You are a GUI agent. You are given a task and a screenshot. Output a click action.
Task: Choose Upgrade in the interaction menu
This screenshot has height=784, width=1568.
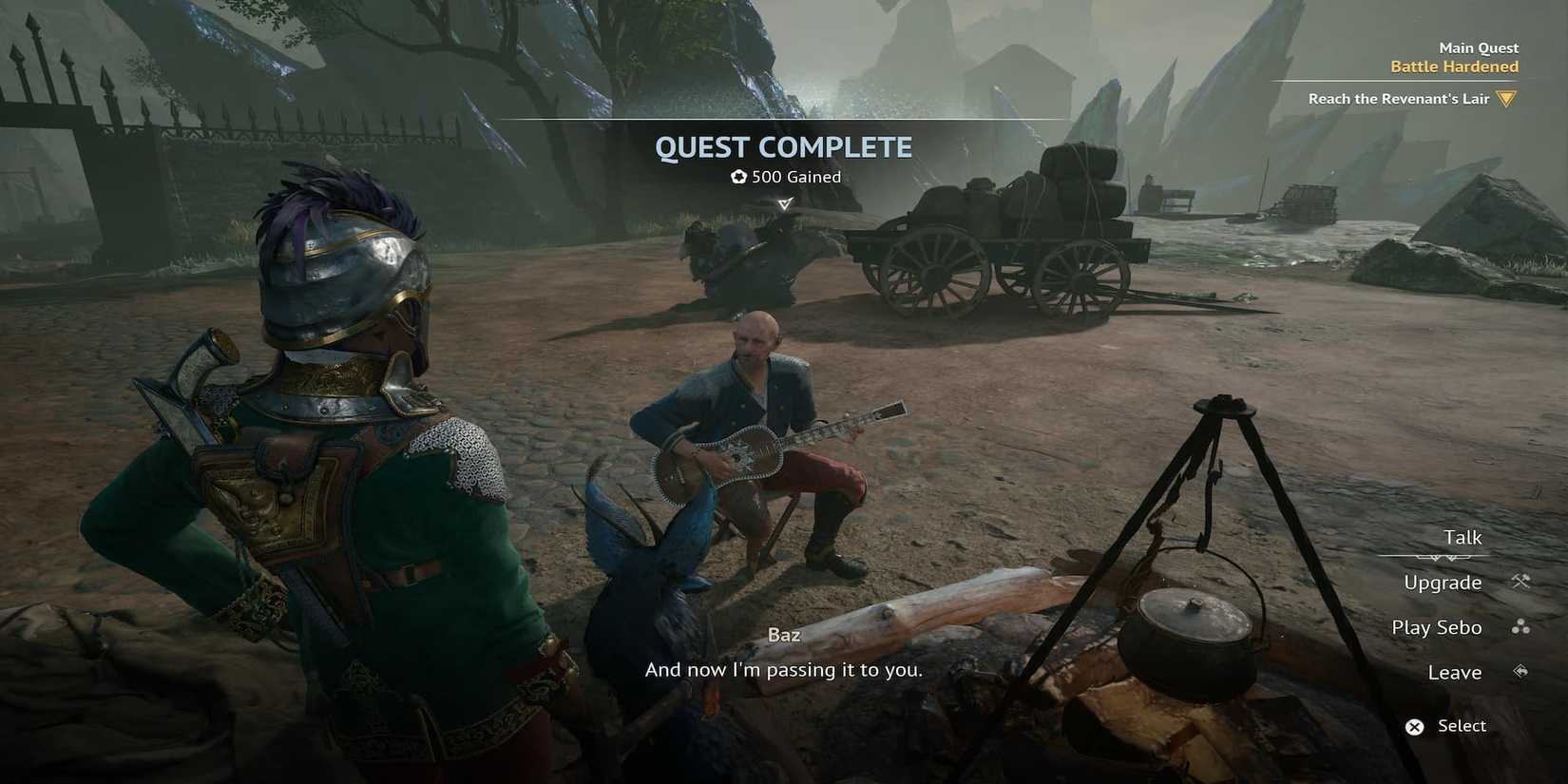pyautogui.click(x=1443, y=582)
